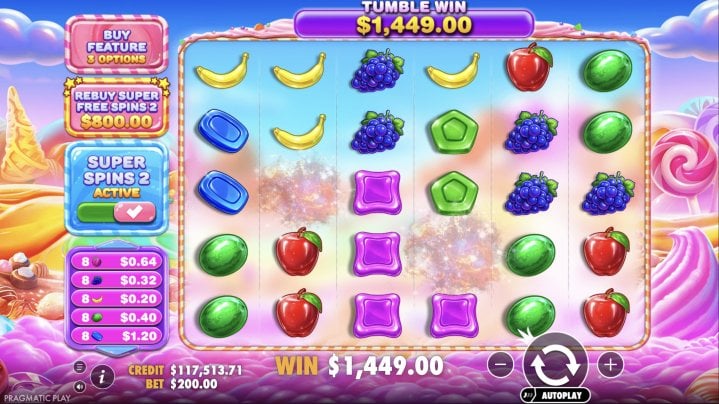Toggle the Super Spins 2 active switch
The image size is (719, 404).
[x=116, y=212]
